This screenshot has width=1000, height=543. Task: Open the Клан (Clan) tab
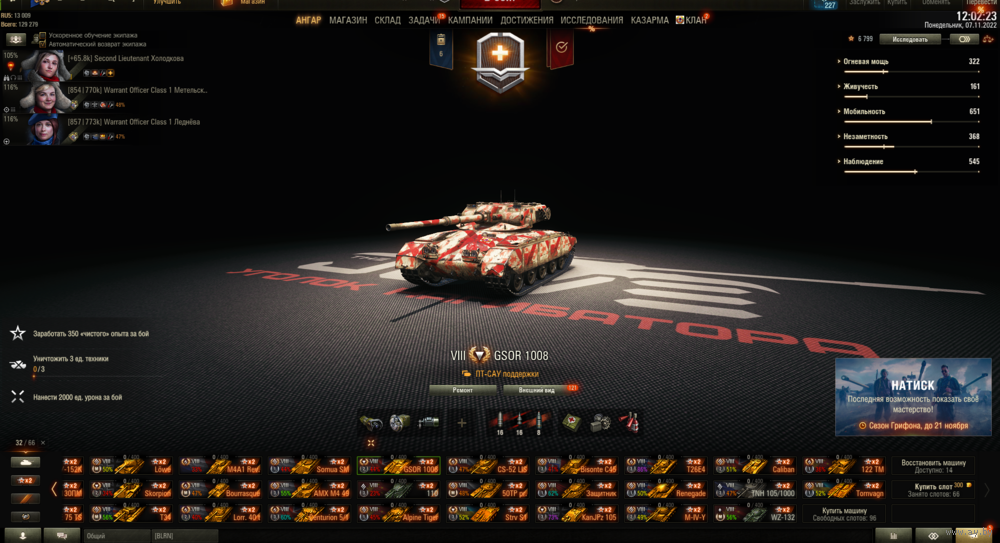click(695, 20)
